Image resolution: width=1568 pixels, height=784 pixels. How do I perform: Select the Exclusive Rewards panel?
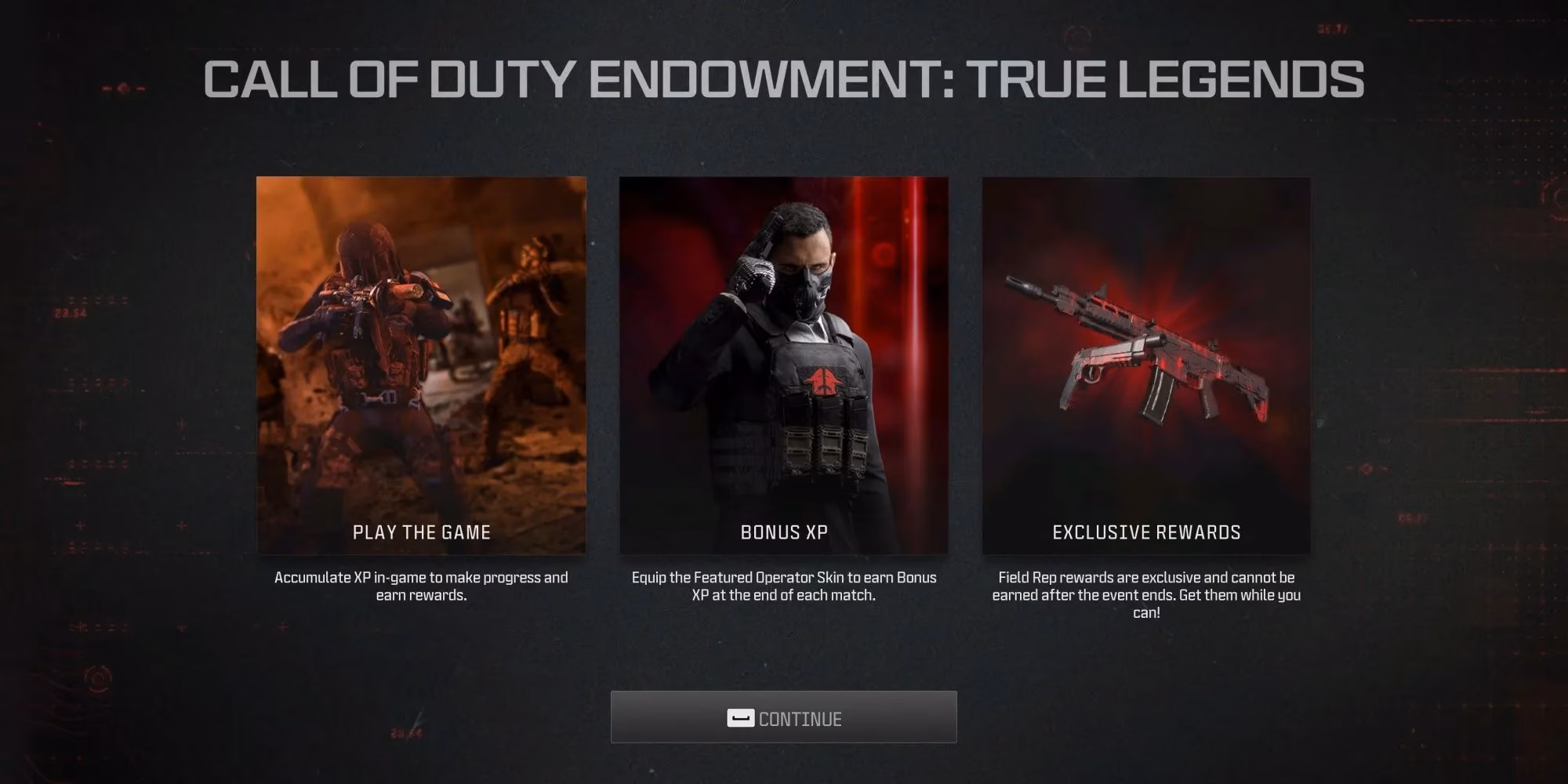click(1145, 361)
